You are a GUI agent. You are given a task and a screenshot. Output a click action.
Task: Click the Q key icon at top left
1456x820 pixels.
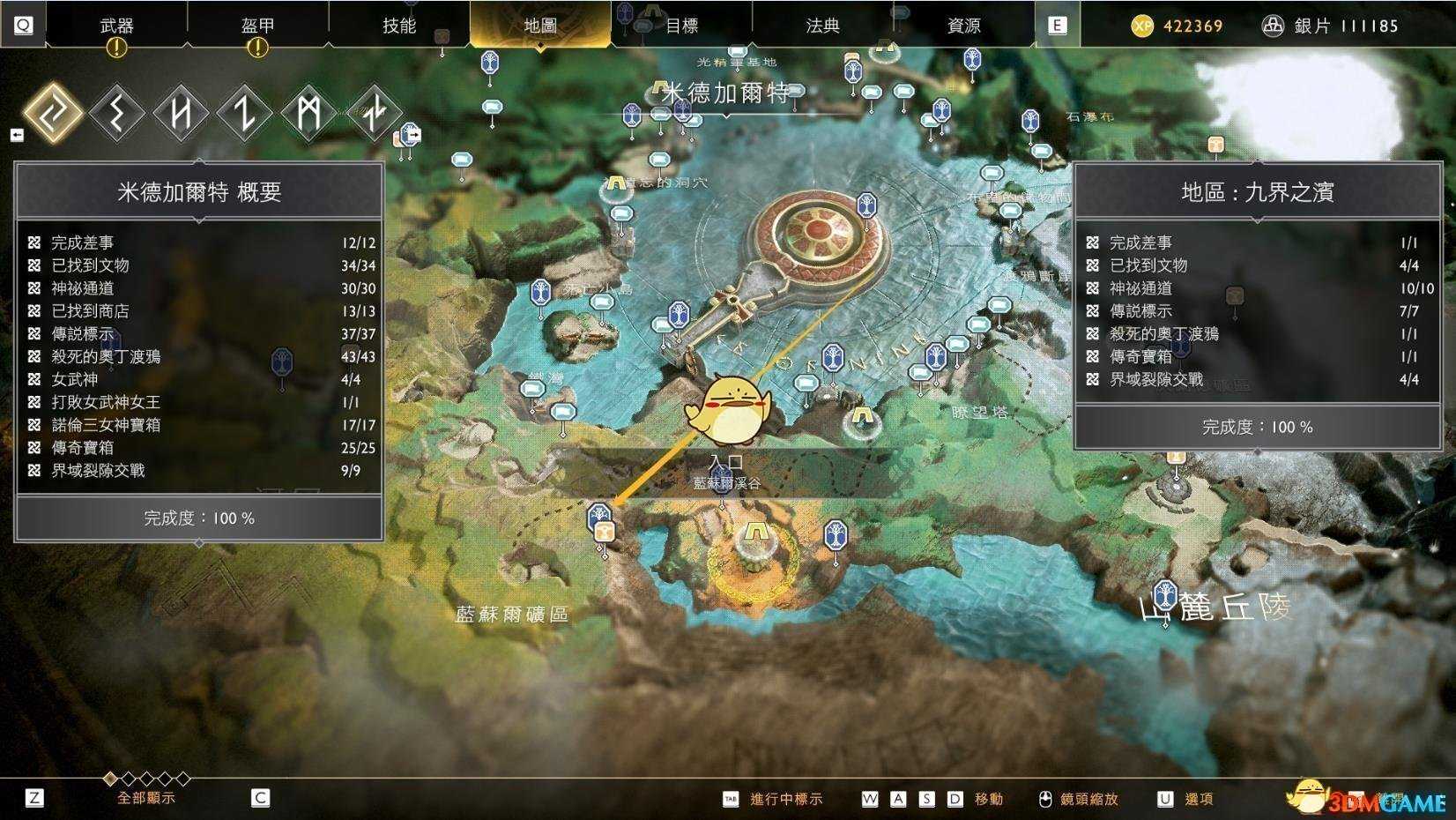(x=24, y=24)
